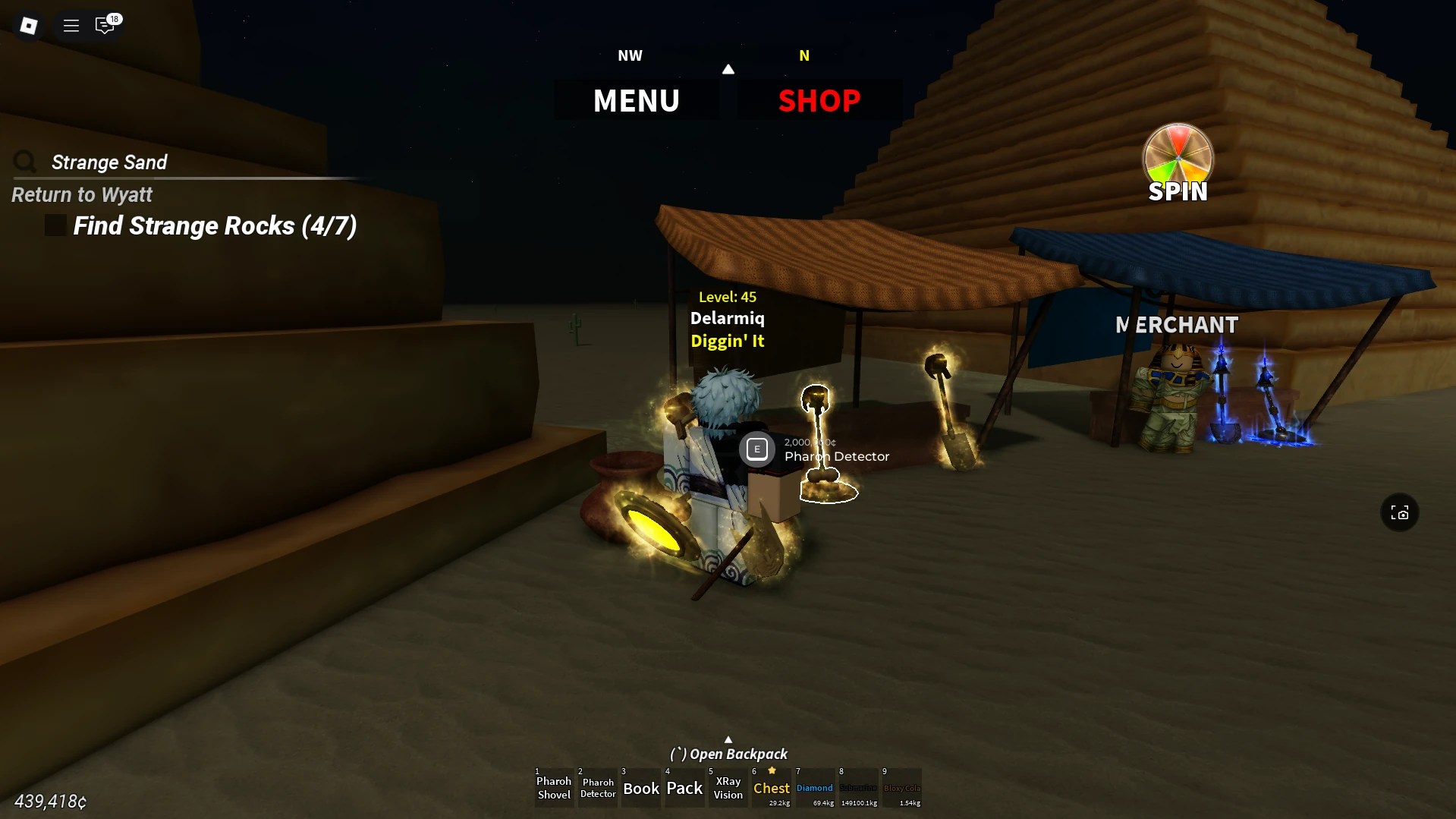Open the Roblox hamburger menu
Image resolution: width=1456 pixels, height=819 pixels.
tap(71, 25)
